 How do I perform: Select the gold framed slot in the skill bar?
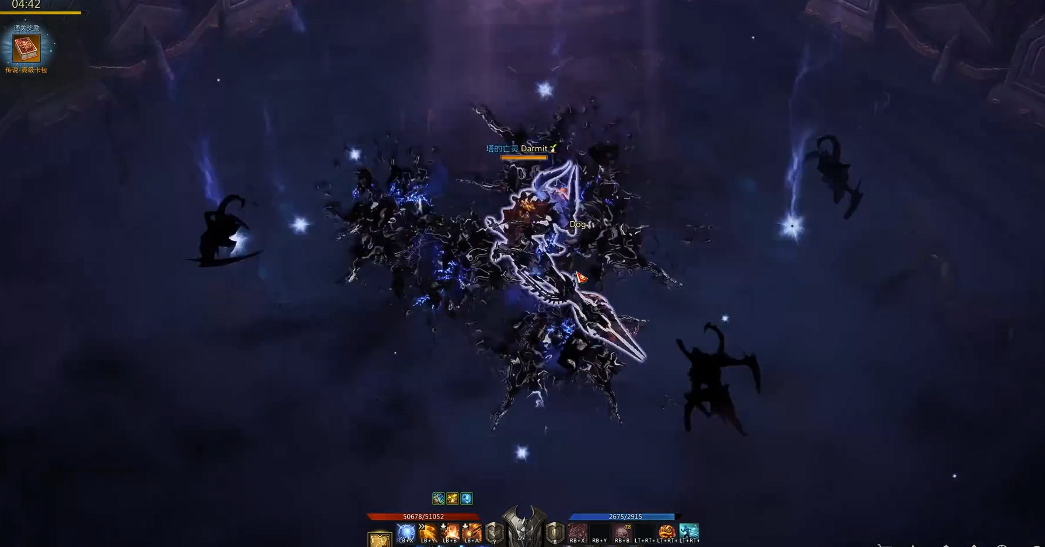[379, 540]
